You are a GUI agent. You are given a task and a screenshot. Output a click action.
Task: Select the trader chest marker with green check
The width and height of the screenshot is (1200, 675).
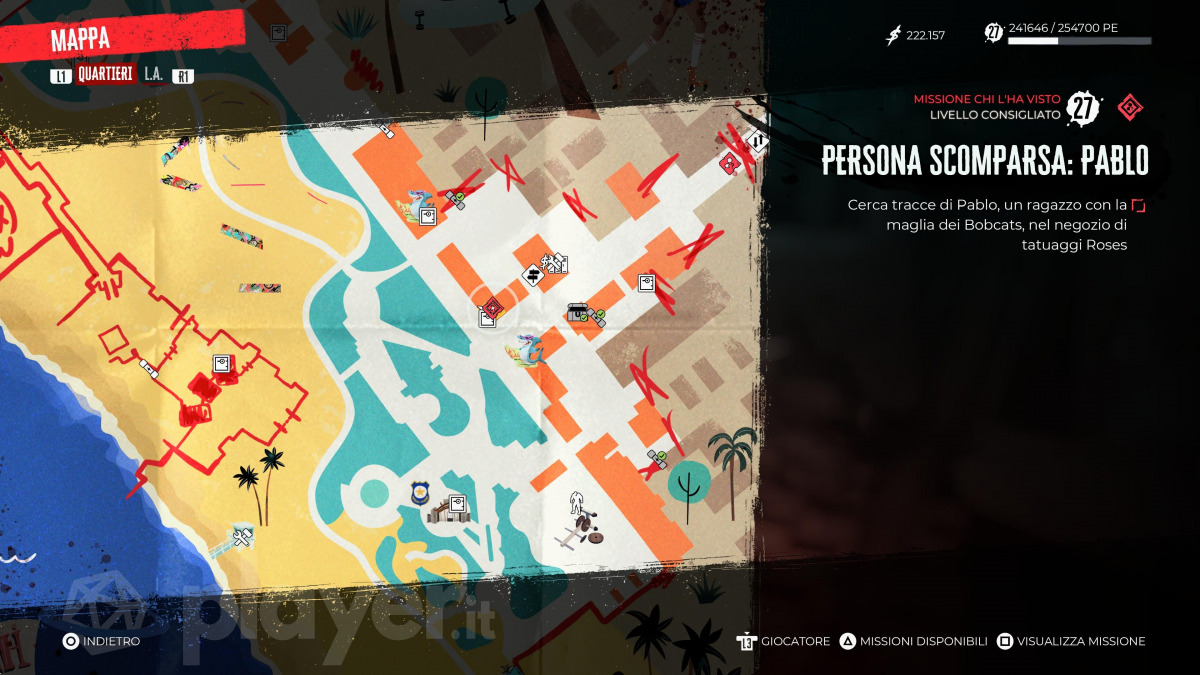point(577,313)
